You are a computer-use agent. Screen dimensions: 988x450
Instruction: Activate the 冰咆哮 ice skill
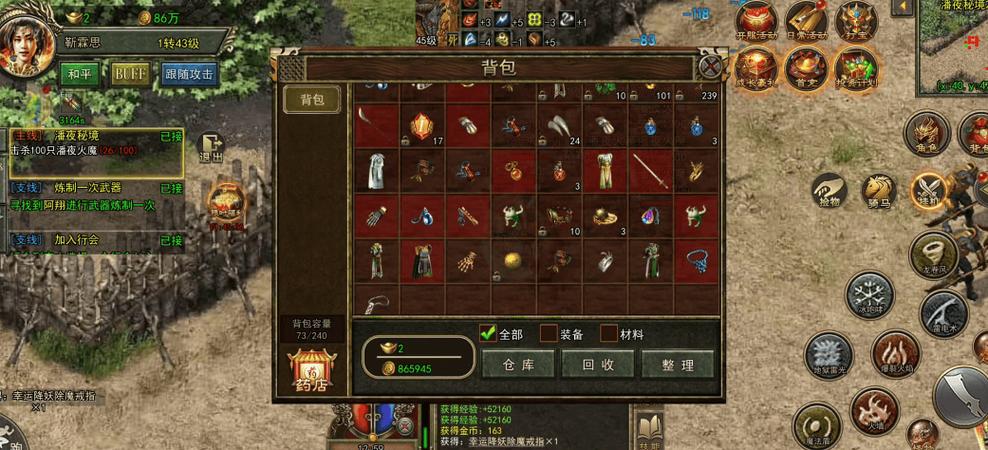868,296
